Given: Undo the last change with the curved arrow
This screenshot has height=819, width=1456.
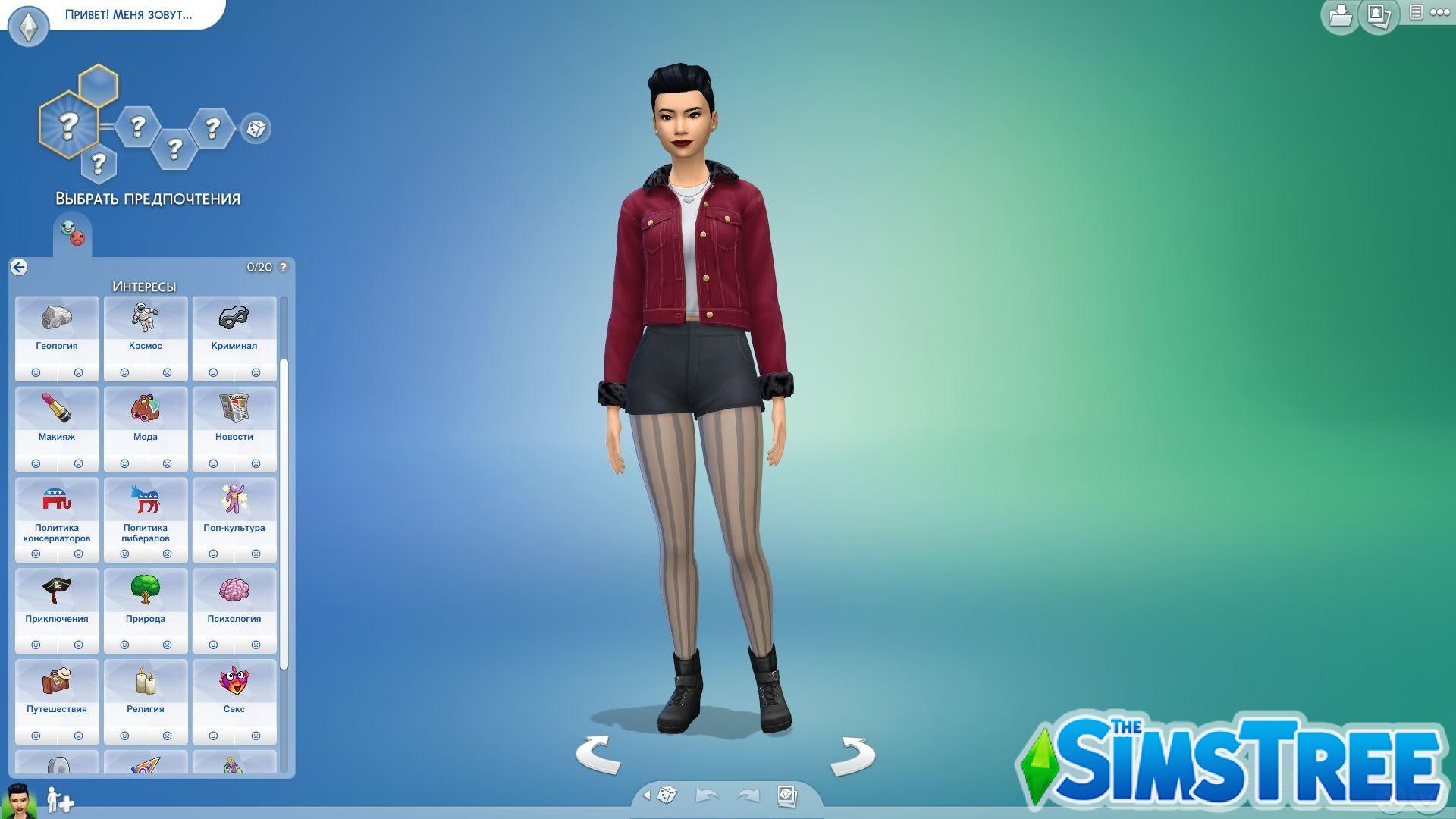Looking at the screenshot, I should (706, 795).
